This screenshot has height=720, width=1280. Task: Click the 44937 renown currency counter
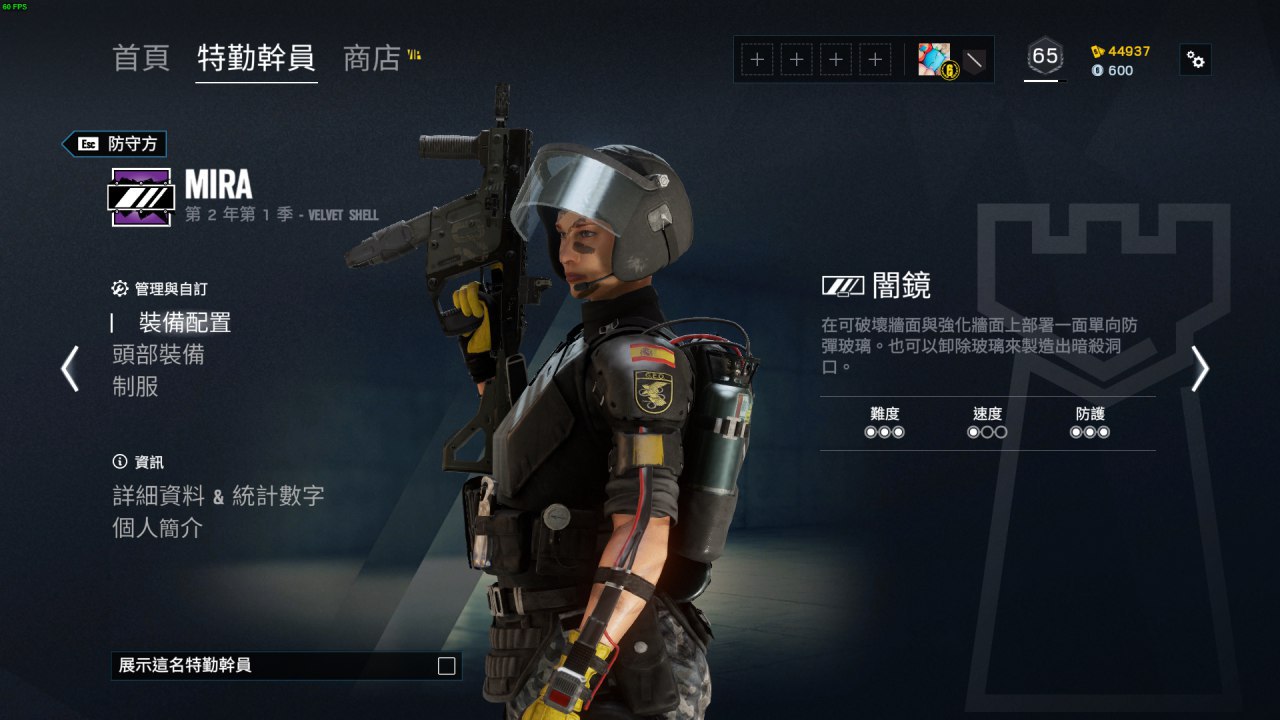(x=1121, y=51)
